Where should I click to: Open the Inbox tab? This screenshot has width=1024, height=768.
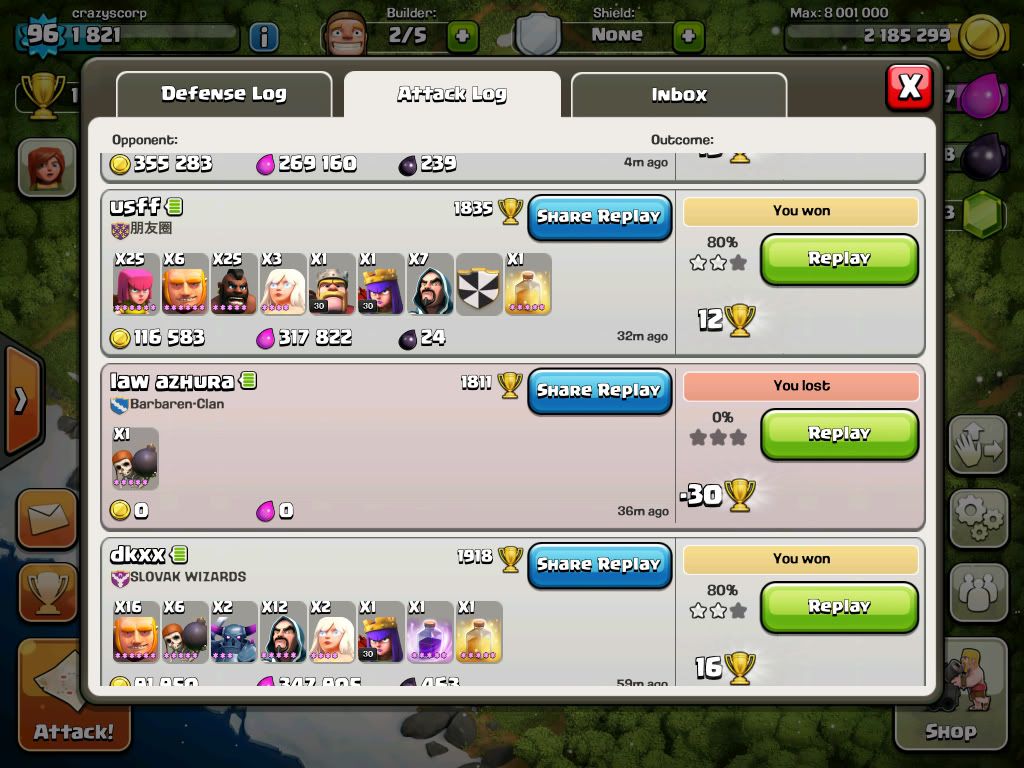pyautogui.click(x=679, y=95)
